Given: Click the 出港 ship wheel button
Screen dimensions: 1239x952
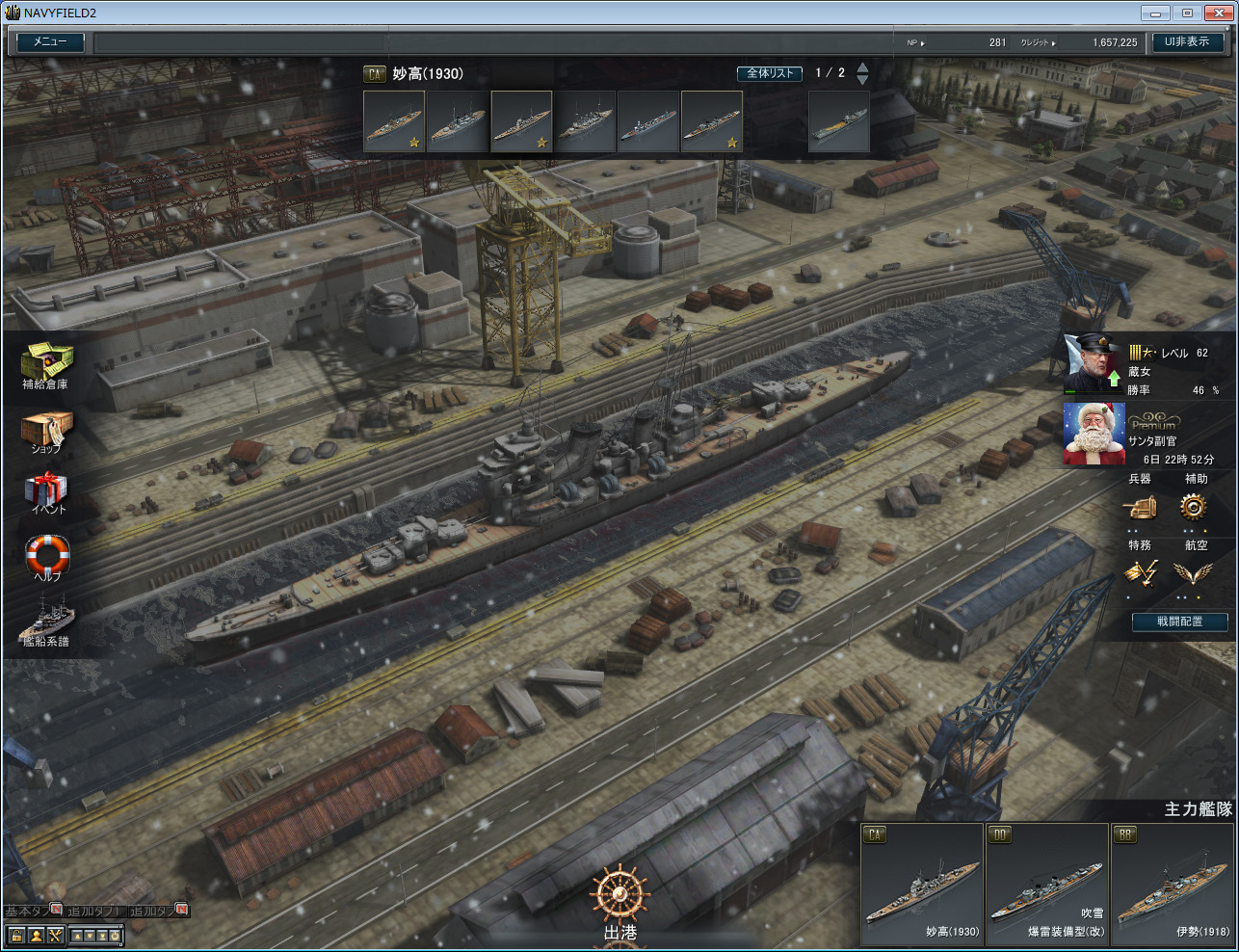Looking at the screenshot, I should click(619, 898).
